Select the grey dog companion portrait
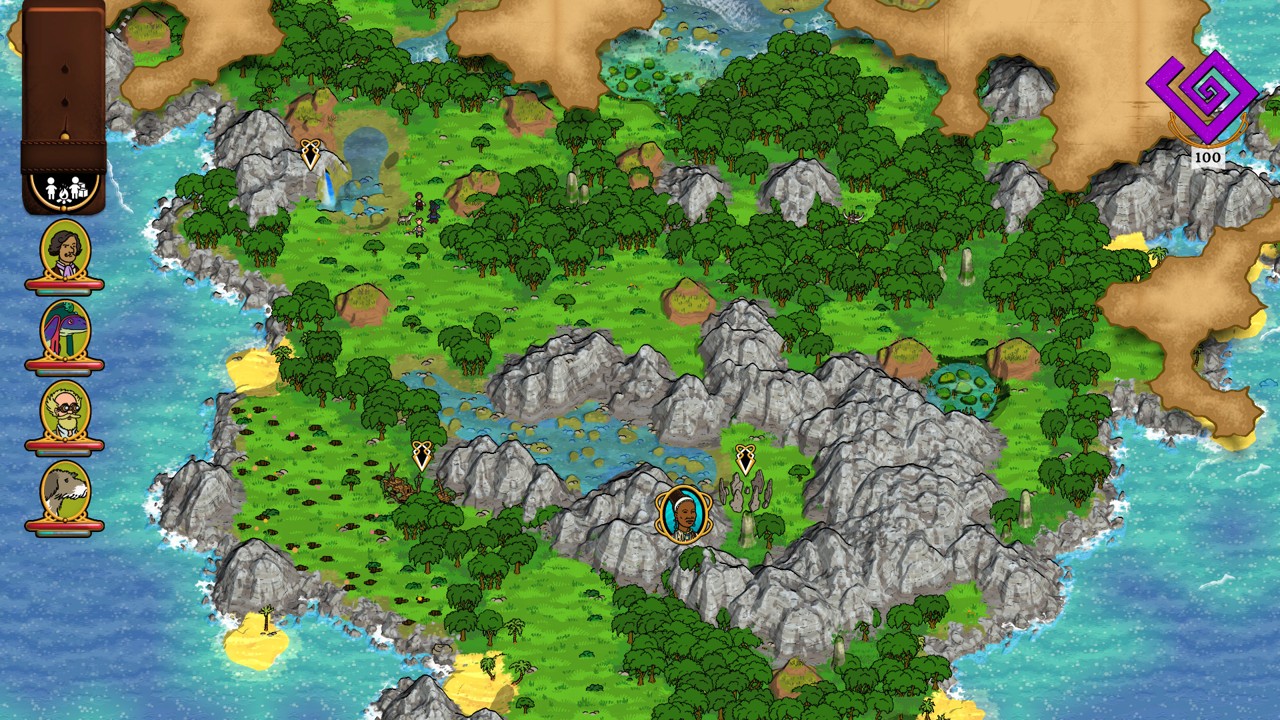 click(65, 491)
